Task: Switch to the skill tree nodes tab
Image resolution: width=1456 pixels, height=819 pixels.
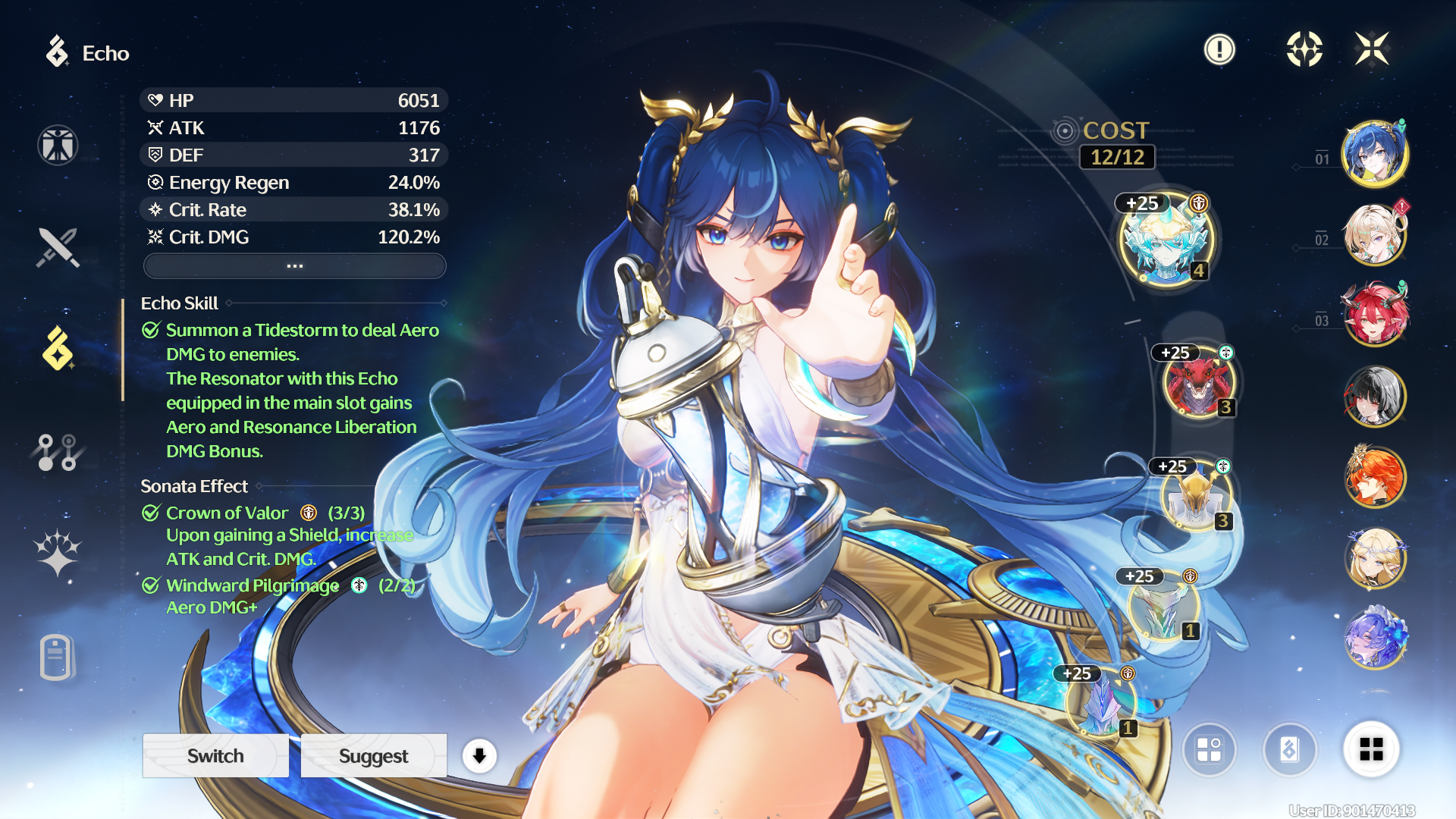Action: pyautogui.click(x=58, y=452)
